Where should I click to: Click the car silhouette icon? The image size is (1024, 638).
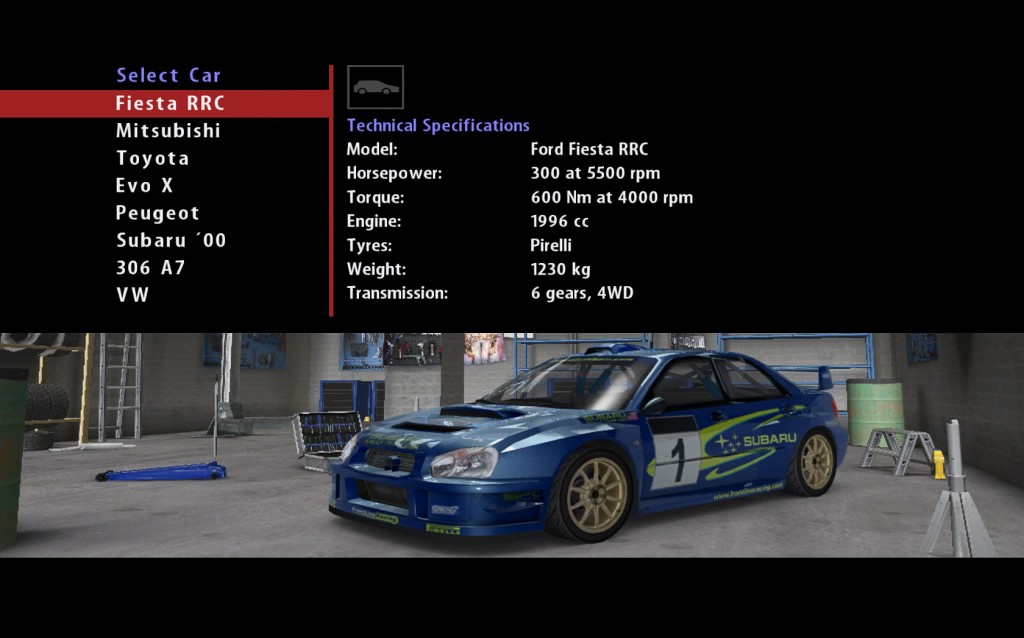[375, 87]
